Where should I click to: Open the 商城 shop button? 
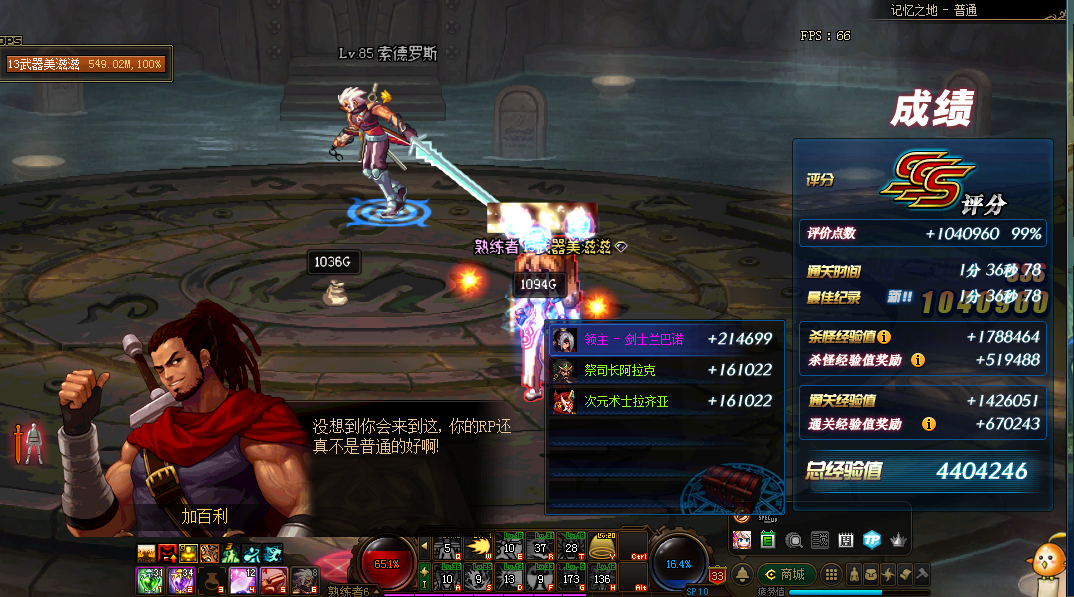(786, 574)
